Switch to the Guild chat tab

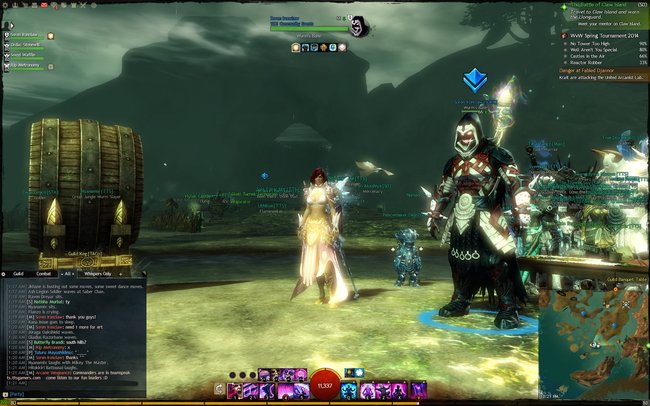(x=18, y=273)
